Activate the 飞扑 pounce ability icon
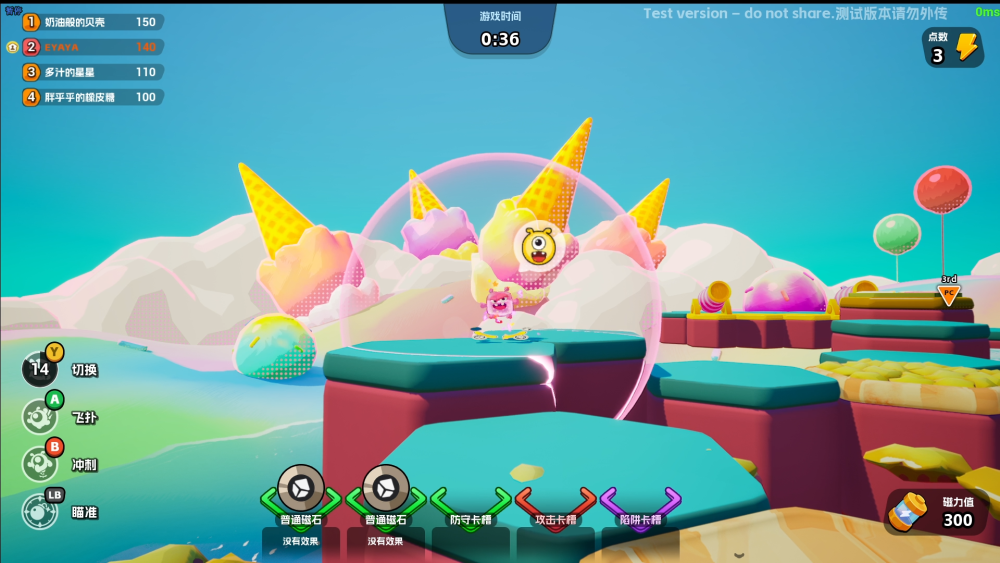1000x563 pixels. coord(40,416)
